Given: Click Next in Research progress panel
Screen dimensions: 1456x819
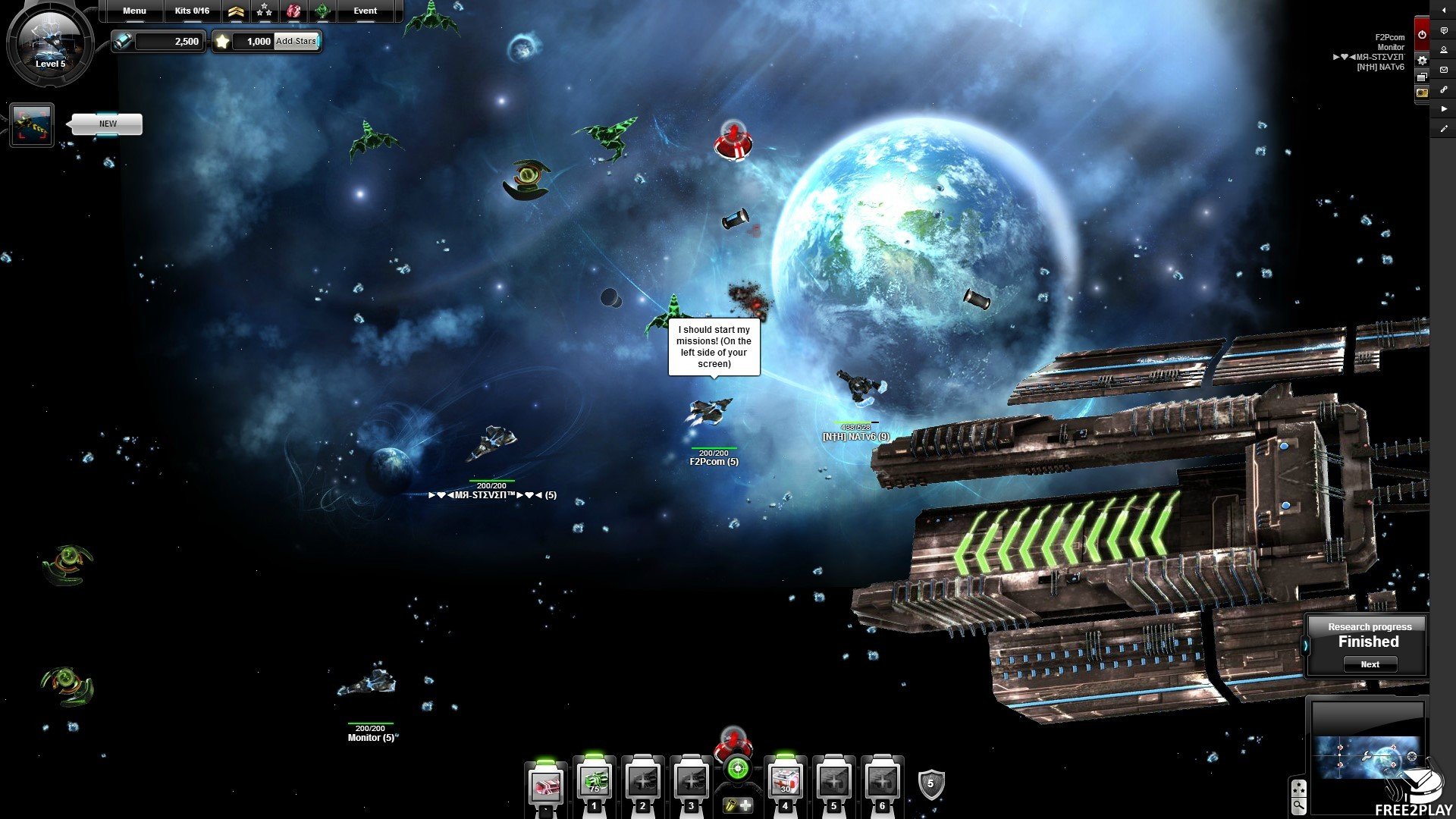Looking at the screenshot, I should 1370,664.
